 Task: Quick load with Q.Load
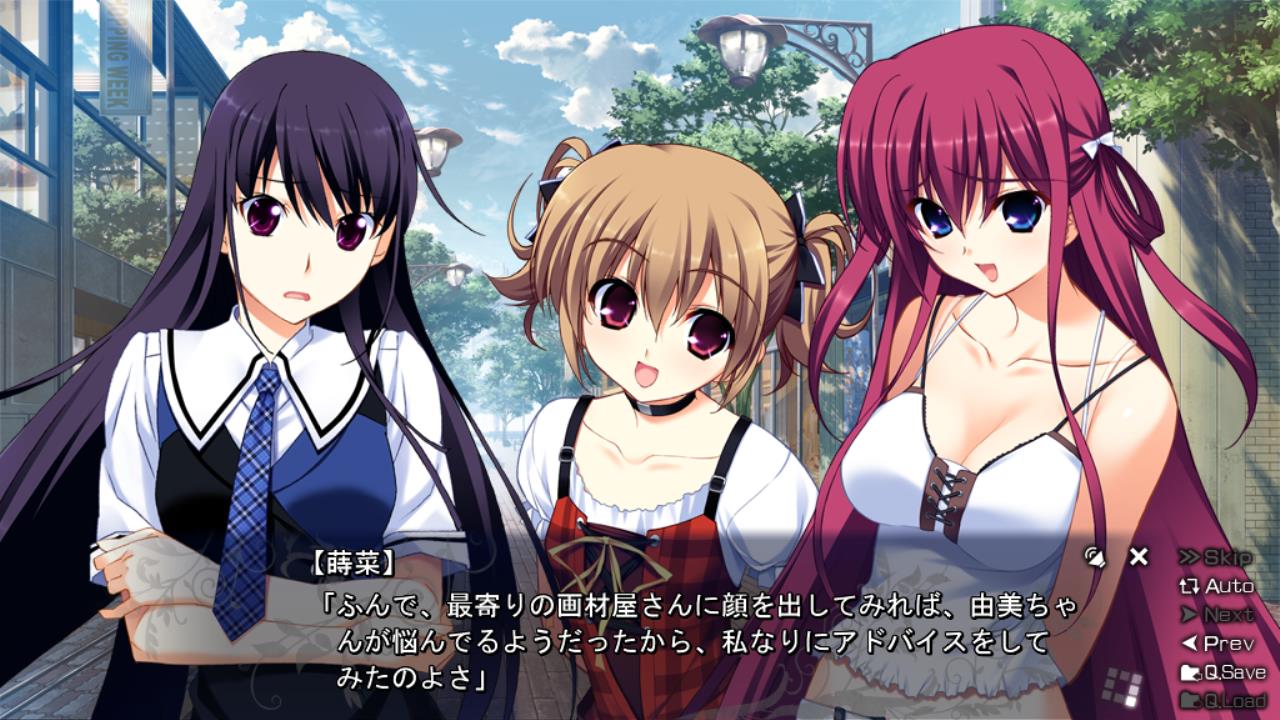pyautogui.click(x=1223, y=700)
